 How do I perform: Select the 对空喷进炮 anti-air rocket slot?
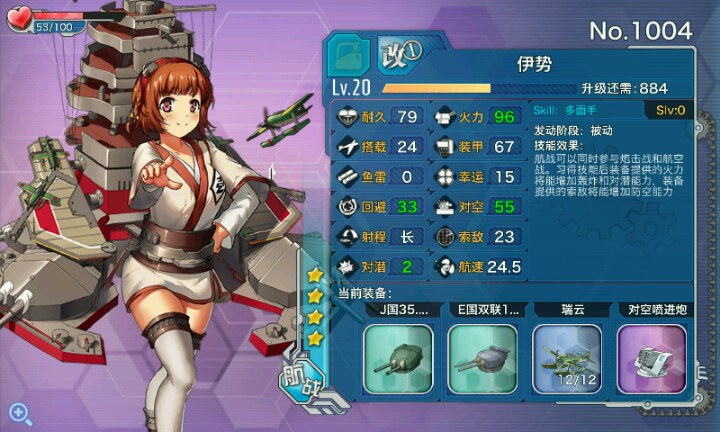tap(650, 357)
